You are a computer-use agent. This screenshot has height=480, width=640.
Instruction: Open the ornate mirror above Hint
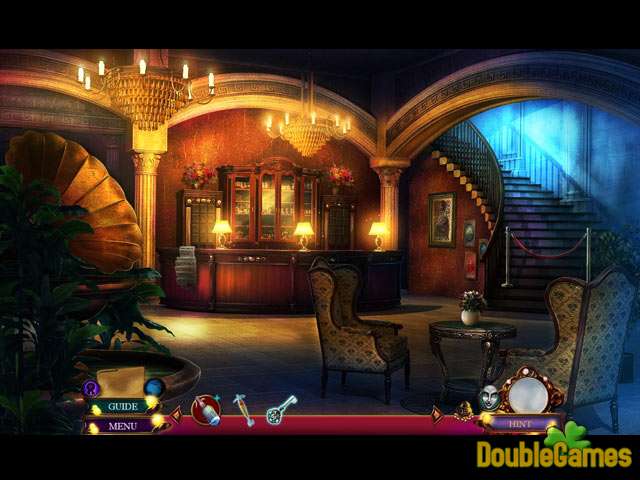pyautogui.click(x=527, y=393)
